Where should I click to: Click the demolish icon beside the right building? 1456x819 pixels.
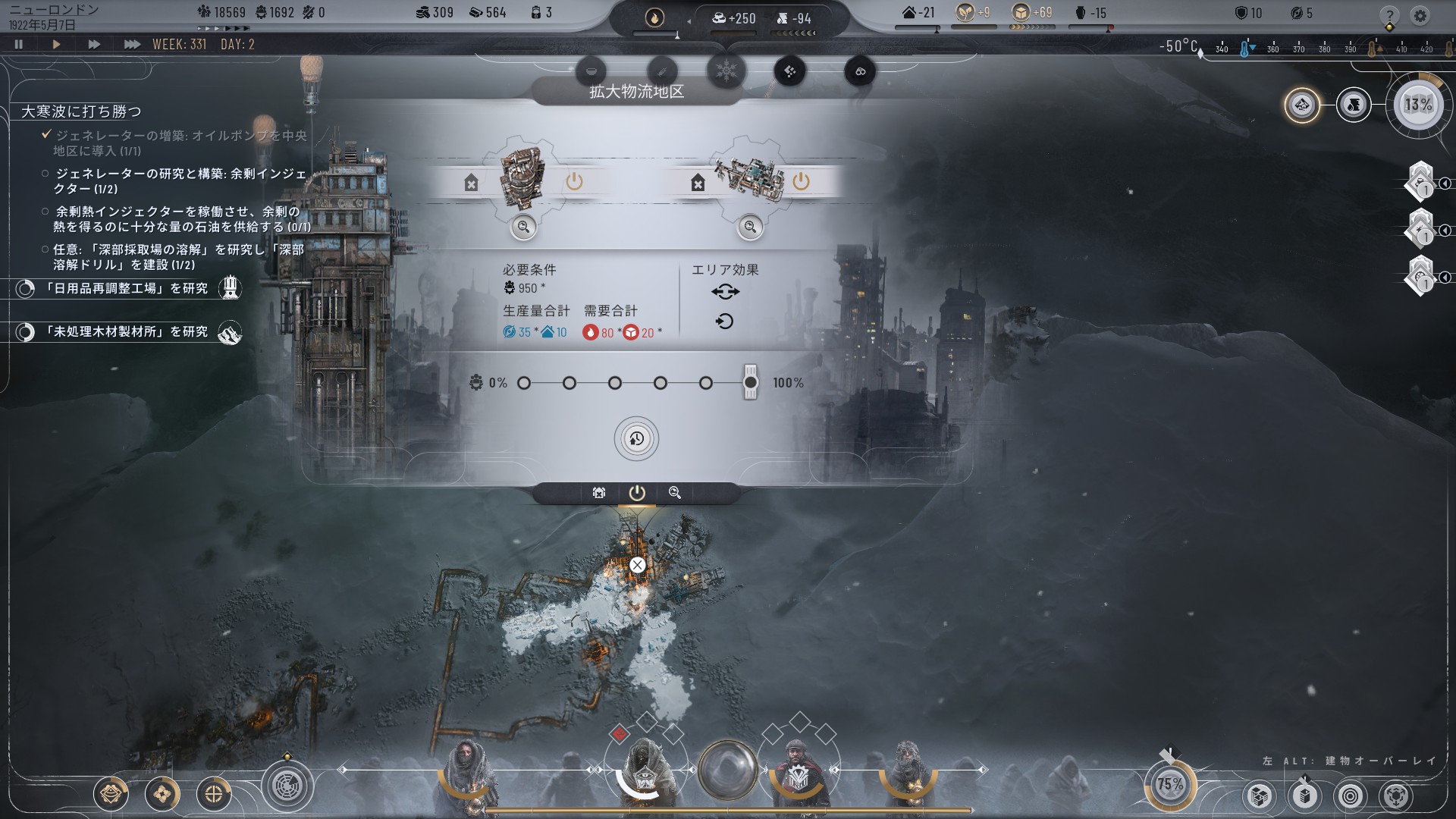click(x=698, y=182)
